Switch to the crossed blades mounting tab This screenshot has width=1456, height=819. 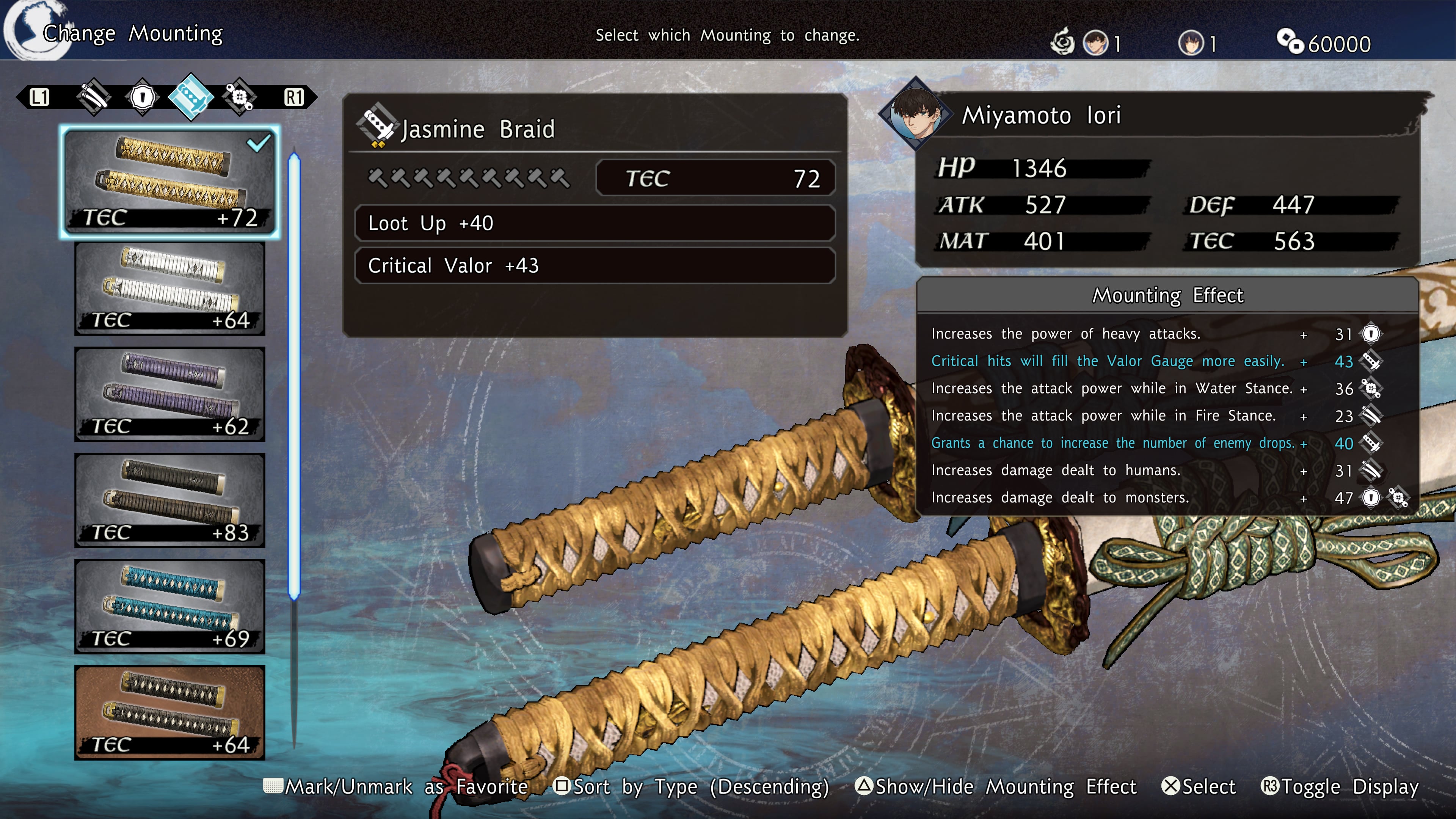point(94,97)
